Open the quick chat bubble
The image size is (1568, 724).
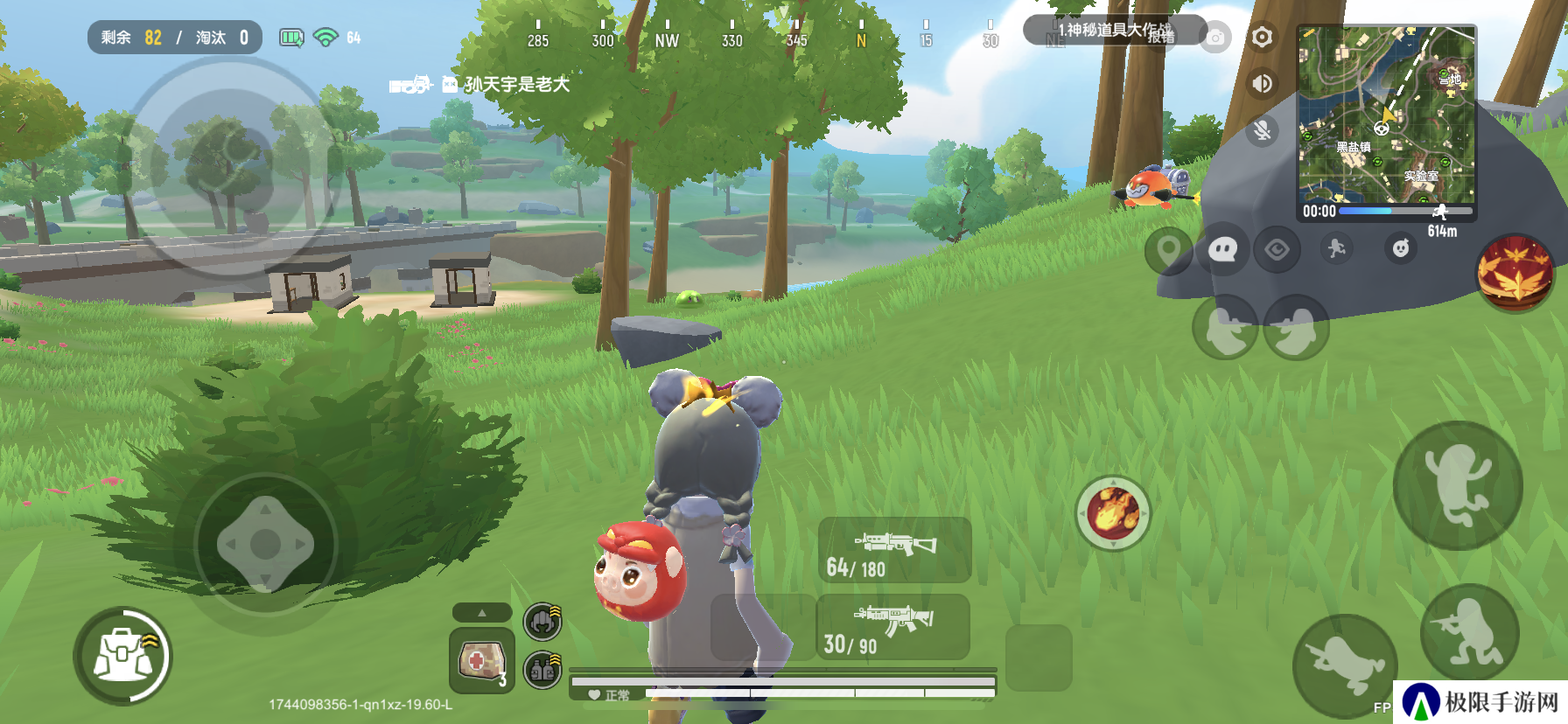click(1222, 251)
